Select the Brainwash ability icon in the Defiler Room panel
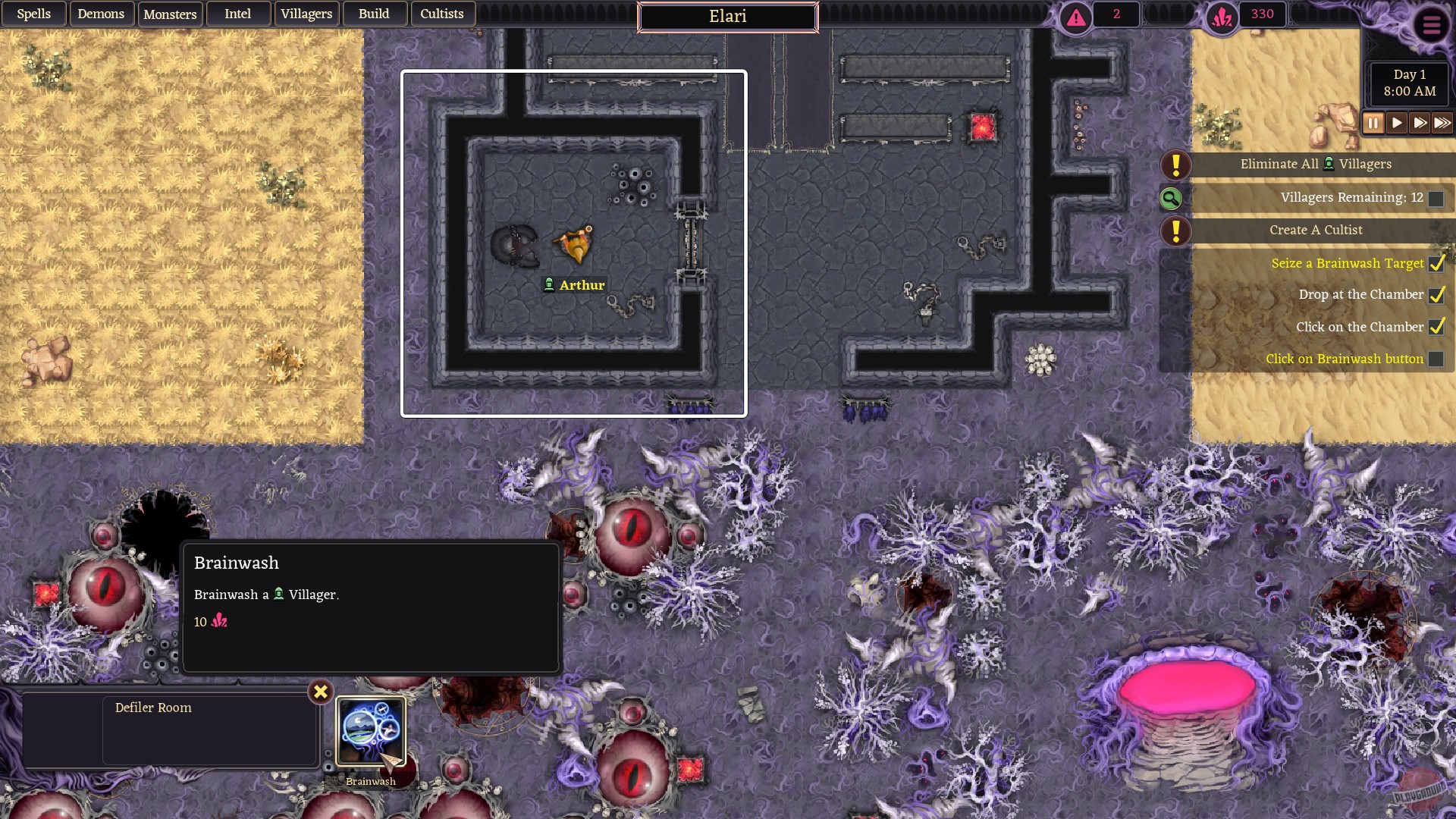 [369, 730]
